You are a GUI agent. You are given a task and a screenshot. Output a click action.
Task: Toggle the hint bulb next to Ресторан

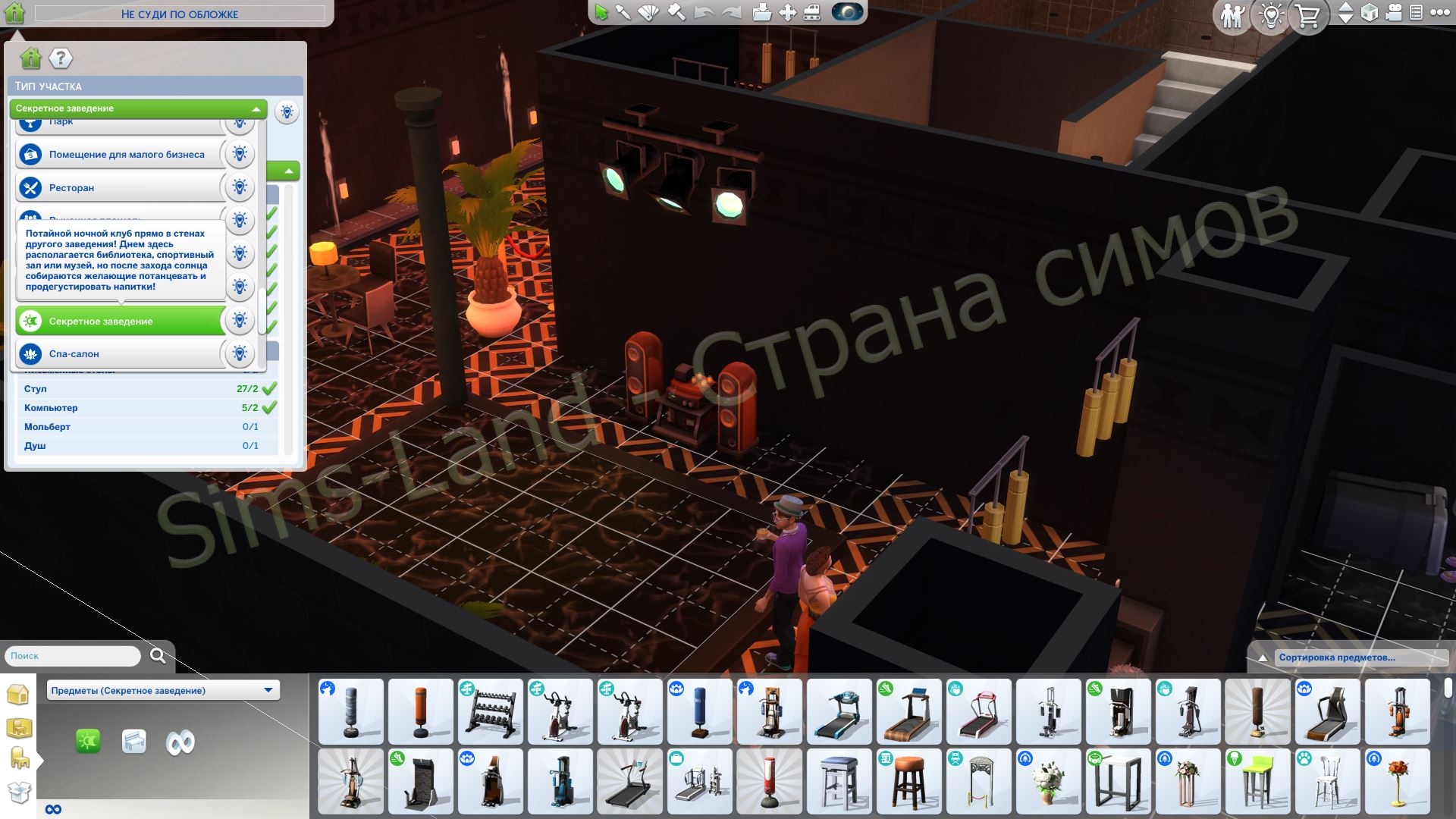click(240, 187)
